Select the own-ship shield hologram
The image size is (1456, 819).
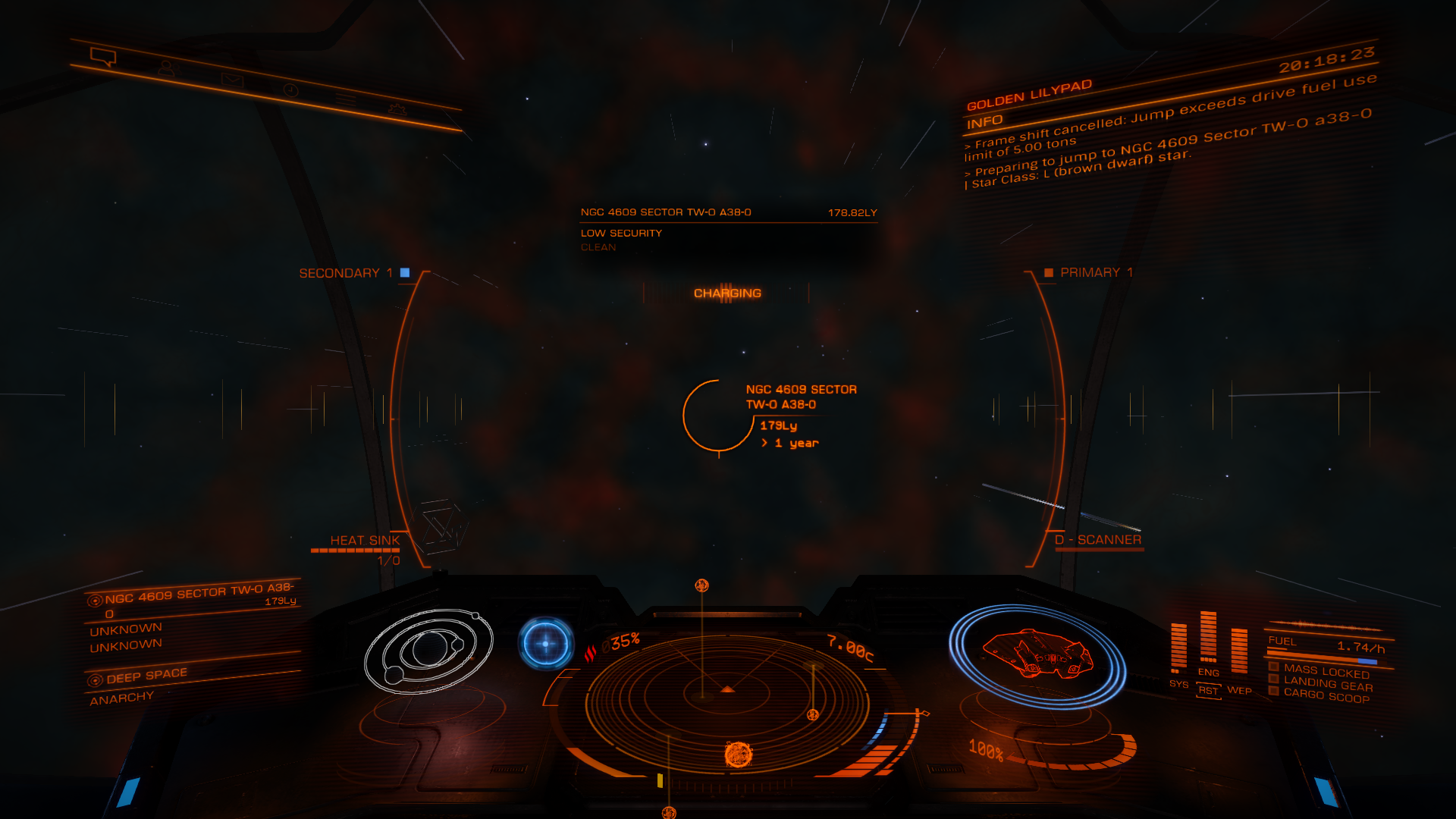coord(1037,655)
